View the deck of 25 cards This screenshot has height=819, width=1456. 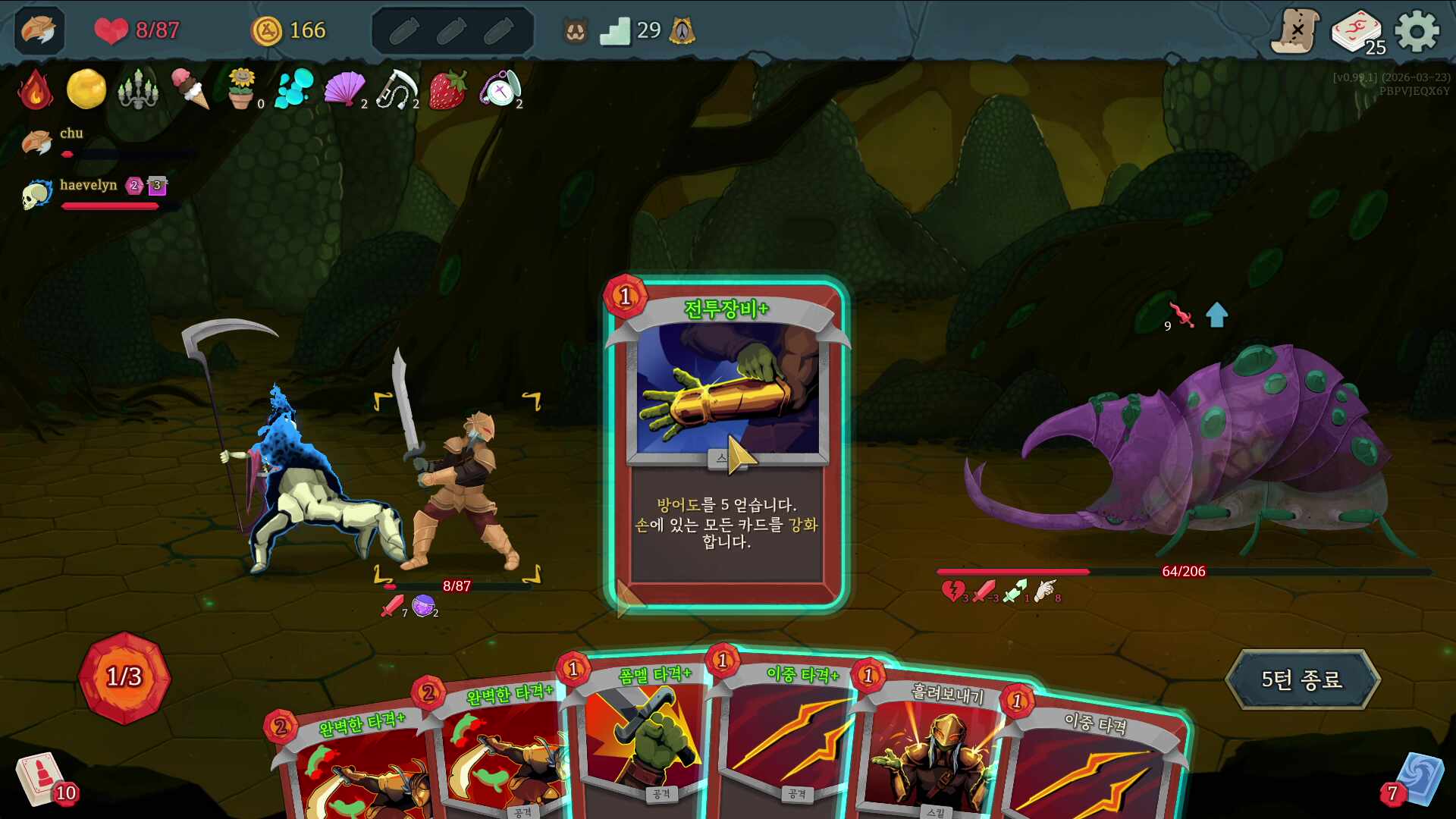click(x=1357, y=32)
